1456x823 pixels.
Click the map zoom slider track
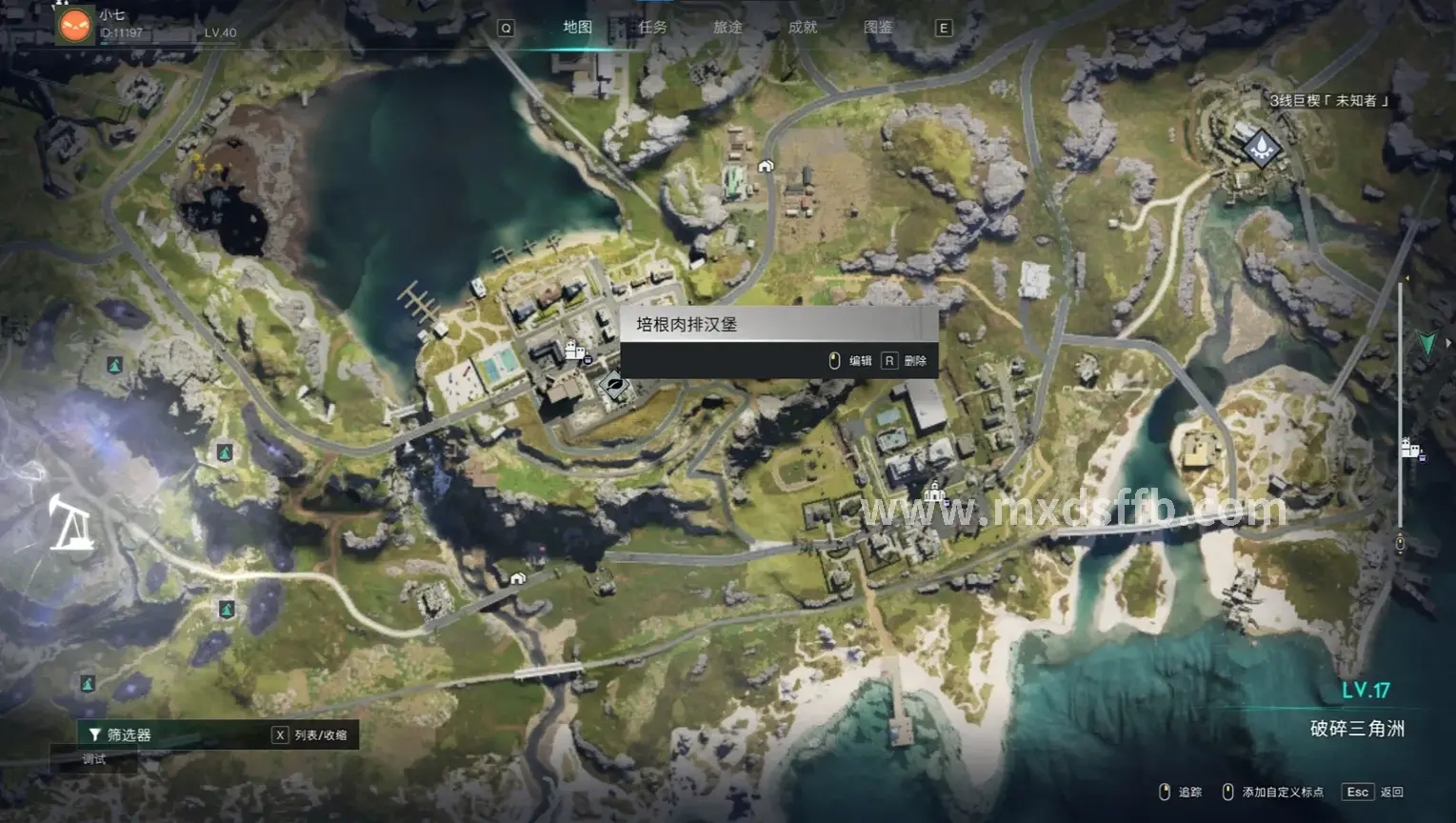point(1400,410)
